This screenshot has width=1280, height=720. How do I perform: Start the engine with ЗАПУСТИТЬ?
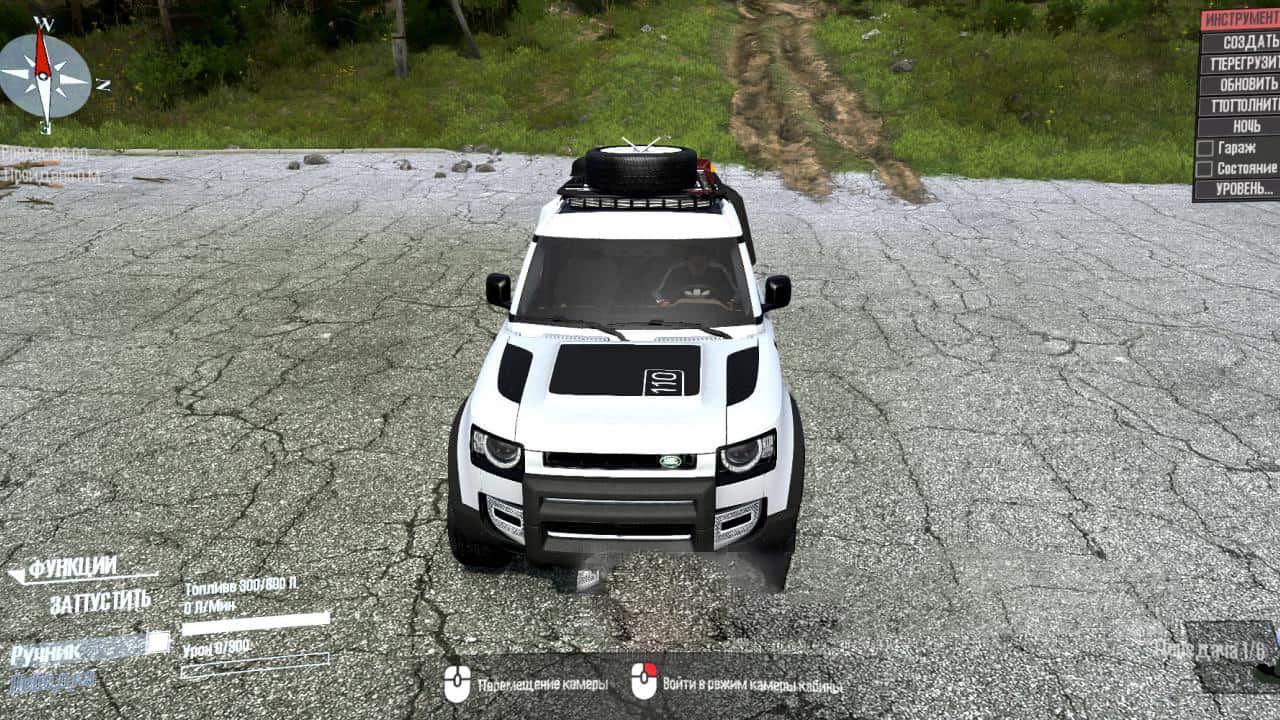tap(100, 602)
